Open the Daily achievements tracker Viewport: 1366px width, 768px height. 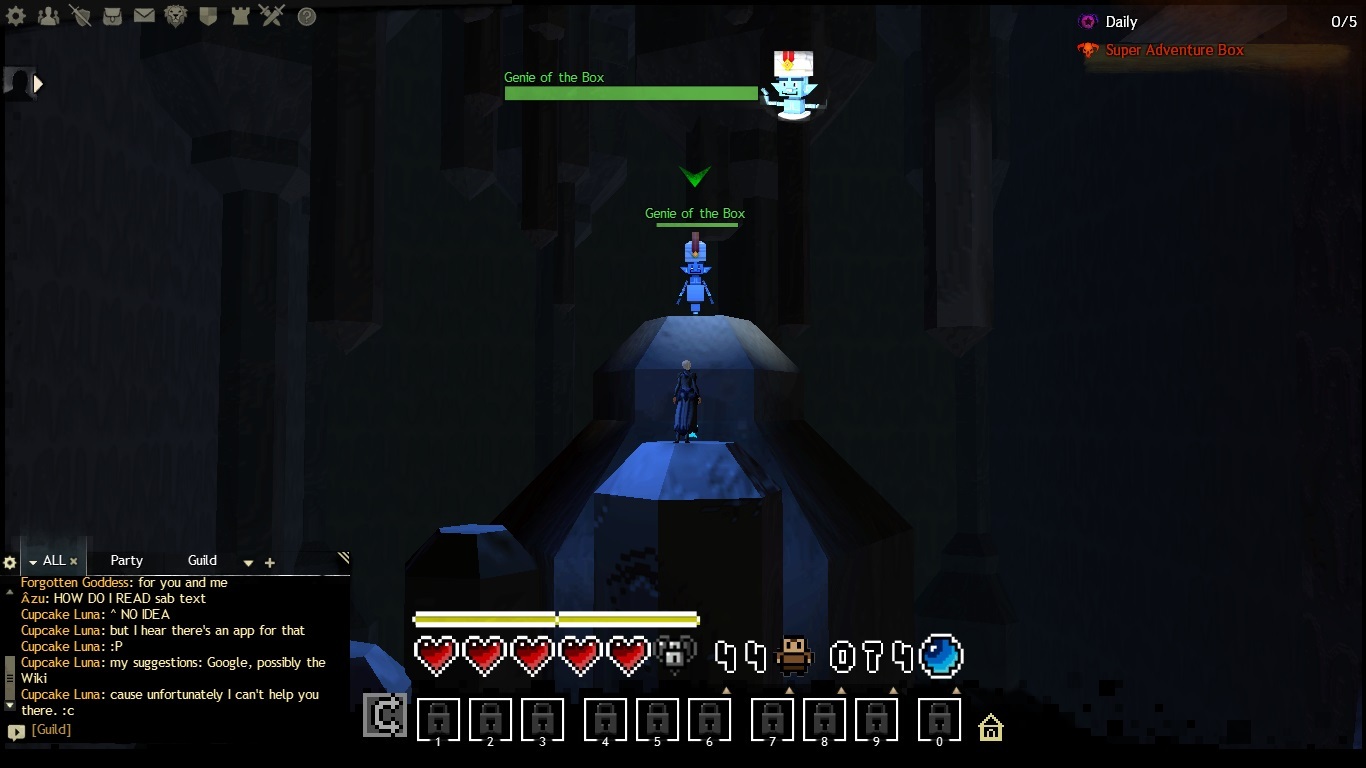(1121, 22)
